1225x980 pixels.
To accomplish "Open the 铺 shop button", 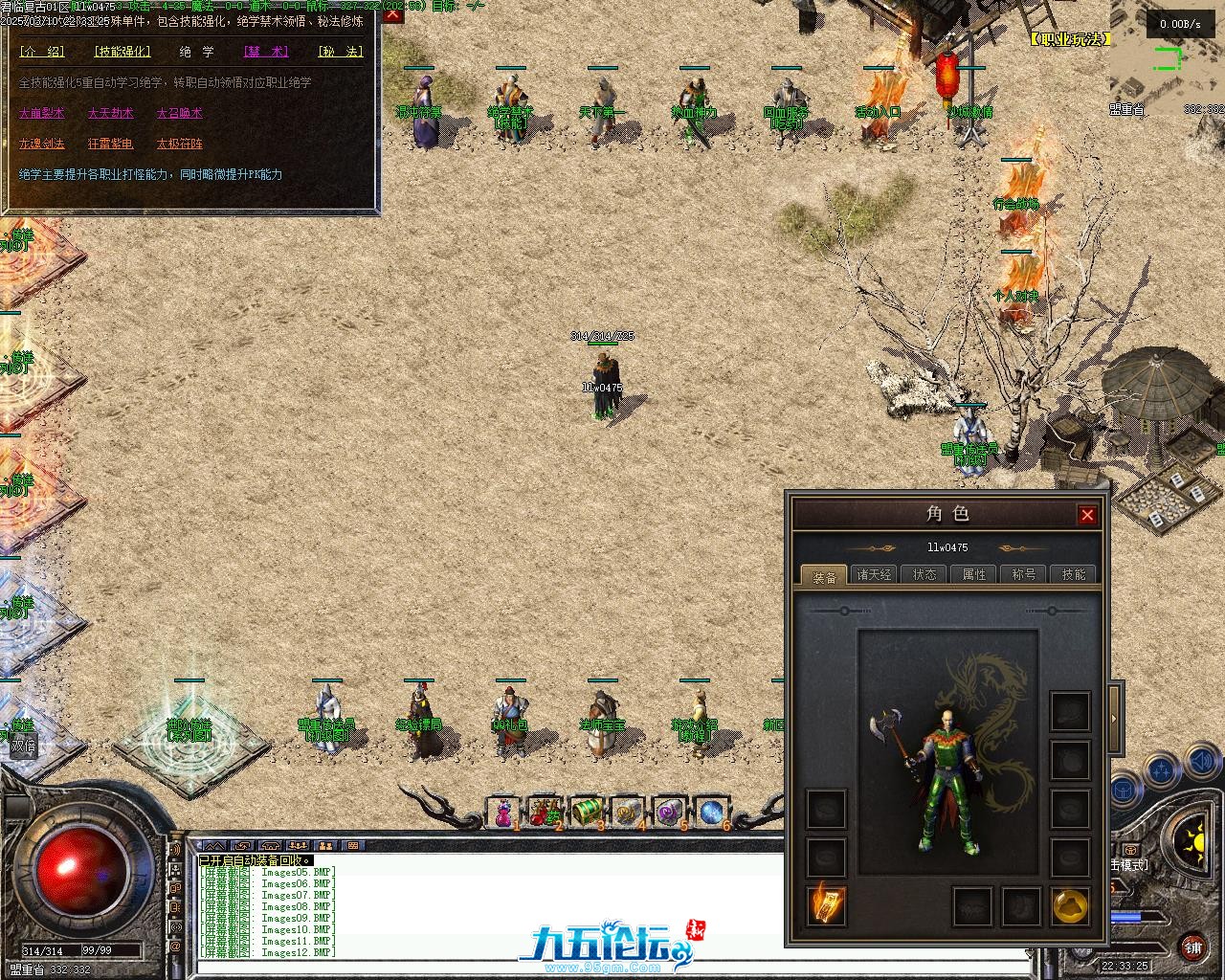I will (1192, 947).
